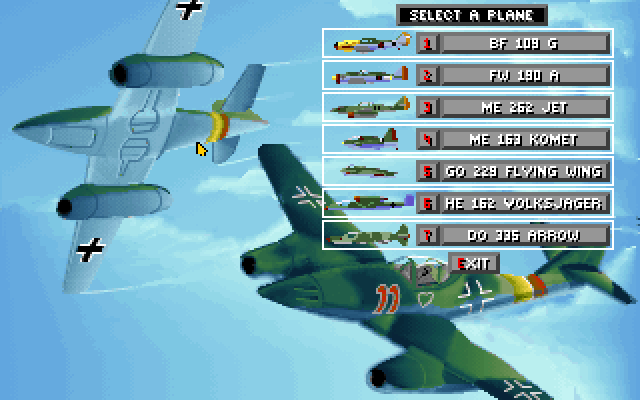Click the BF 109 G plane thumbnail
640x400 pixels.
(370, 43)
